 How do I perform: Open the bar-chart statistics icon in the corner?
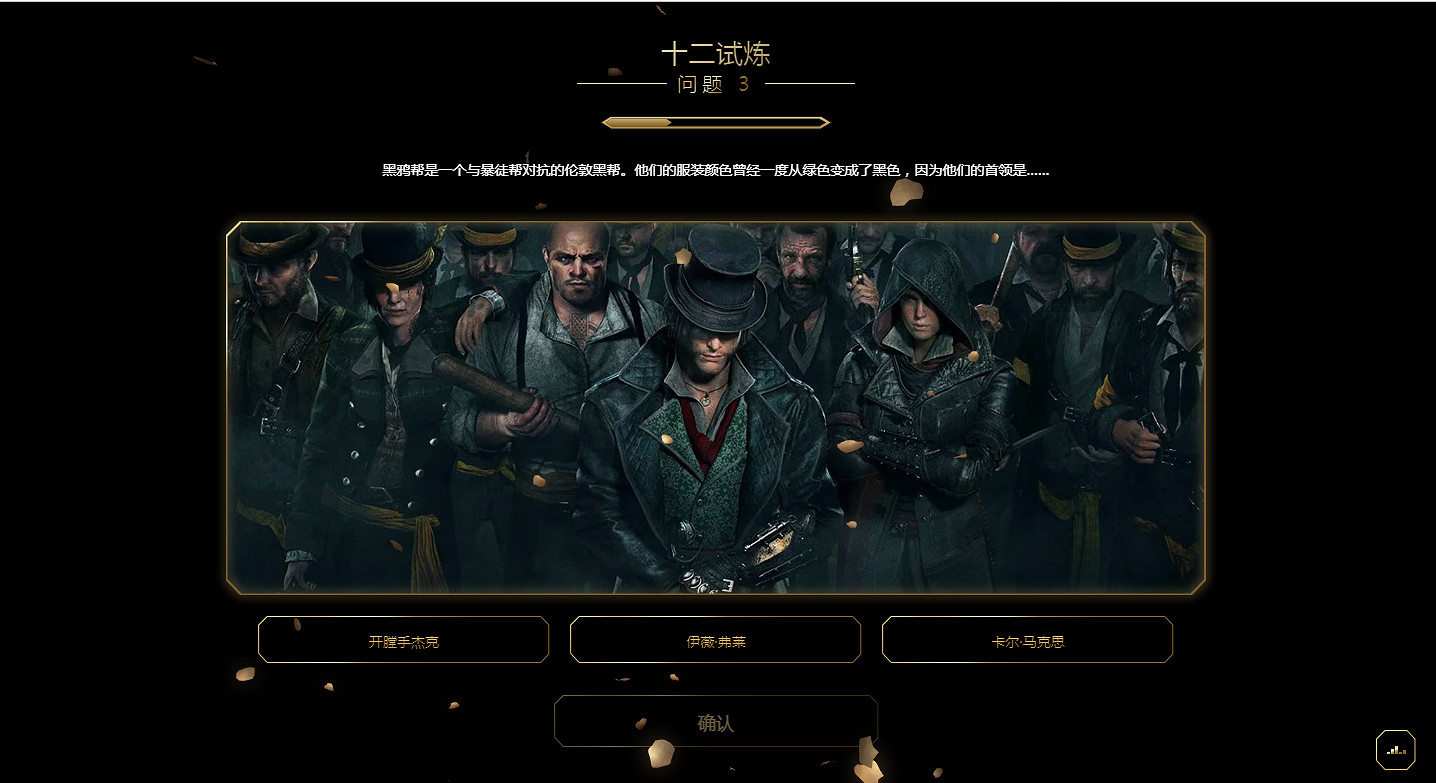(1396, 748)
